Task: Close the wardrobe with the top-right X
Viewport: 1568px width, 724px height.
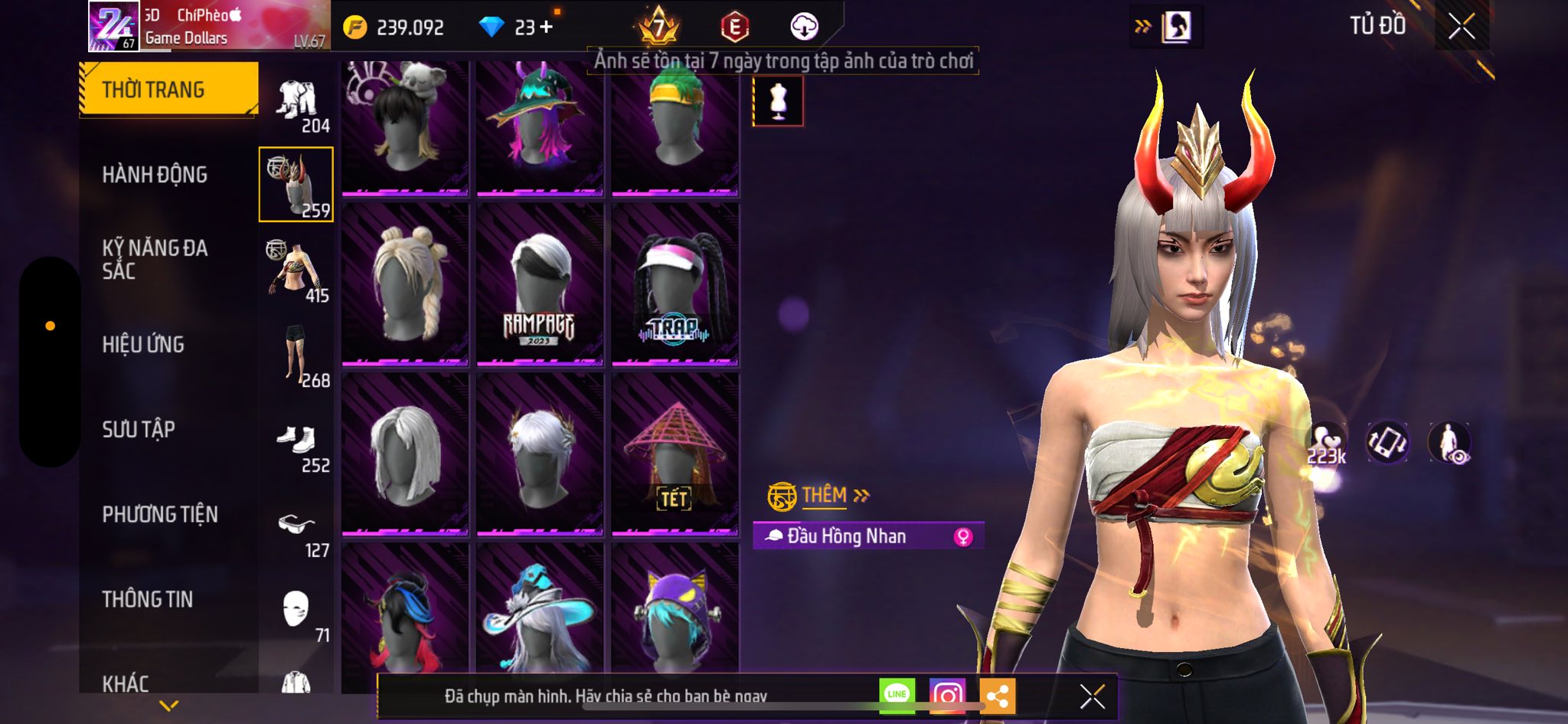Action: click(1461, 27)
